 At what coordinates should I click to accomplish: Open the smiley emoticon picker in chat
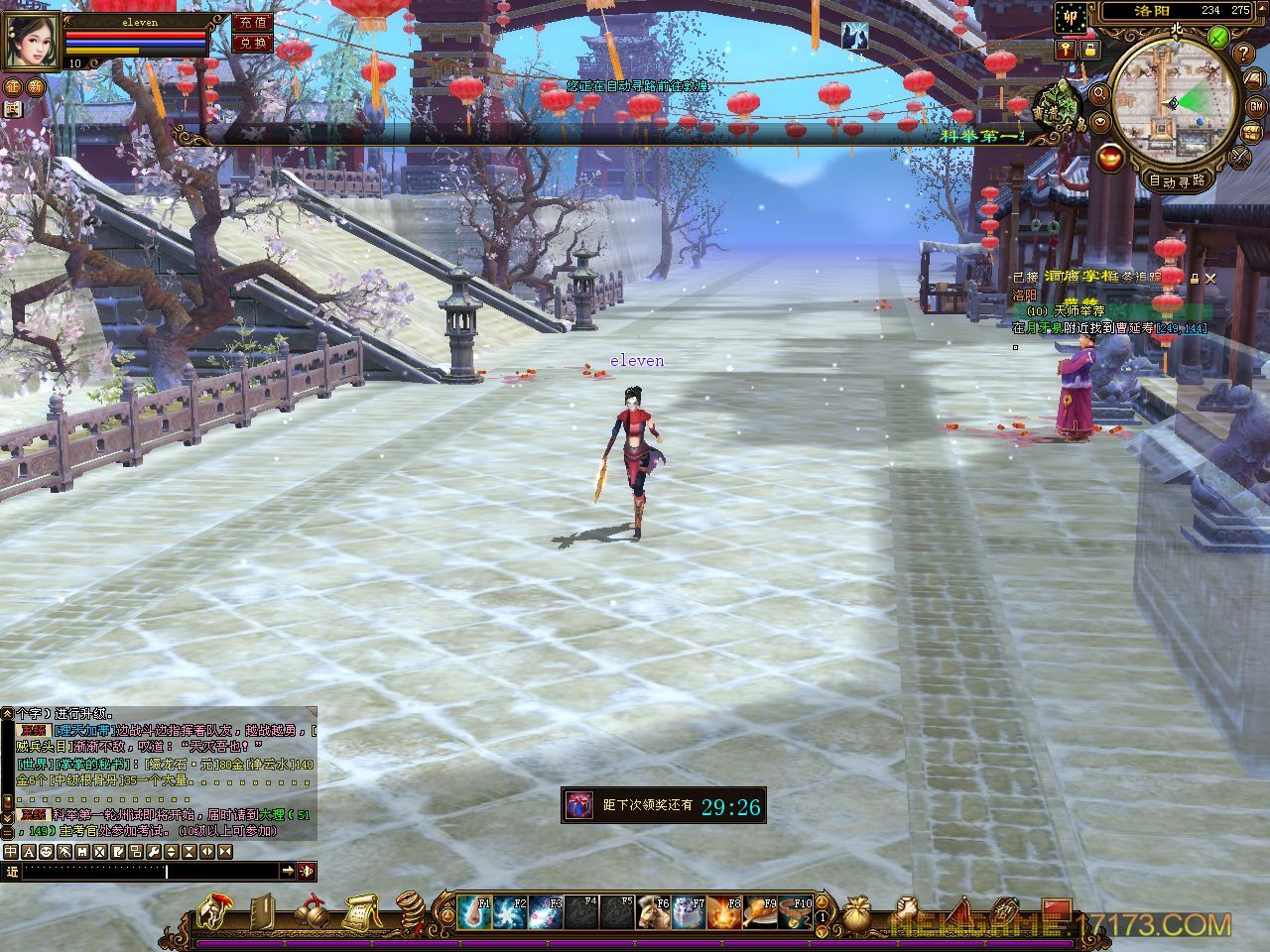pyautogui.click(x=46, y=852)
